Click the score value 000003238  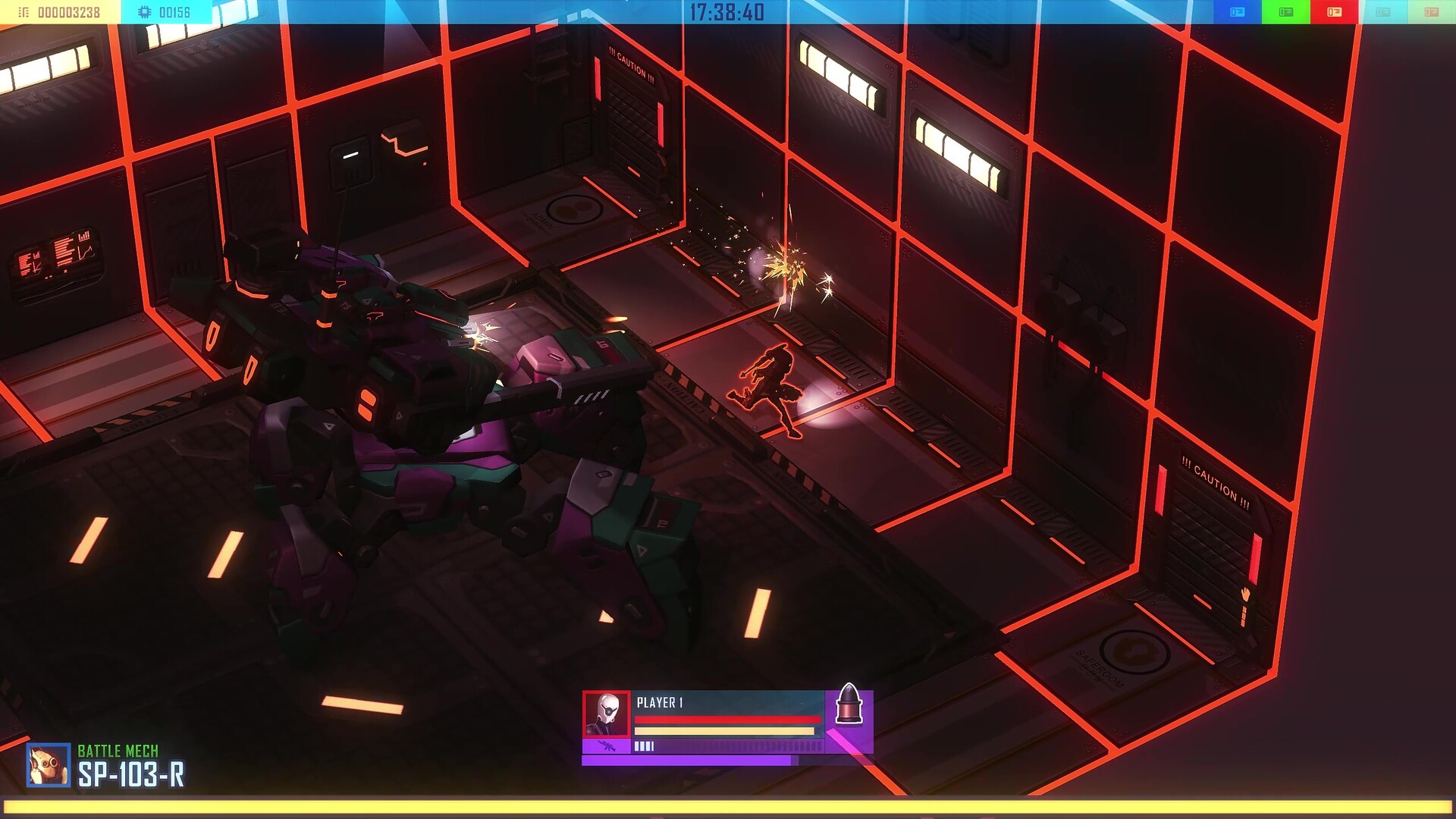pos(68,11)
